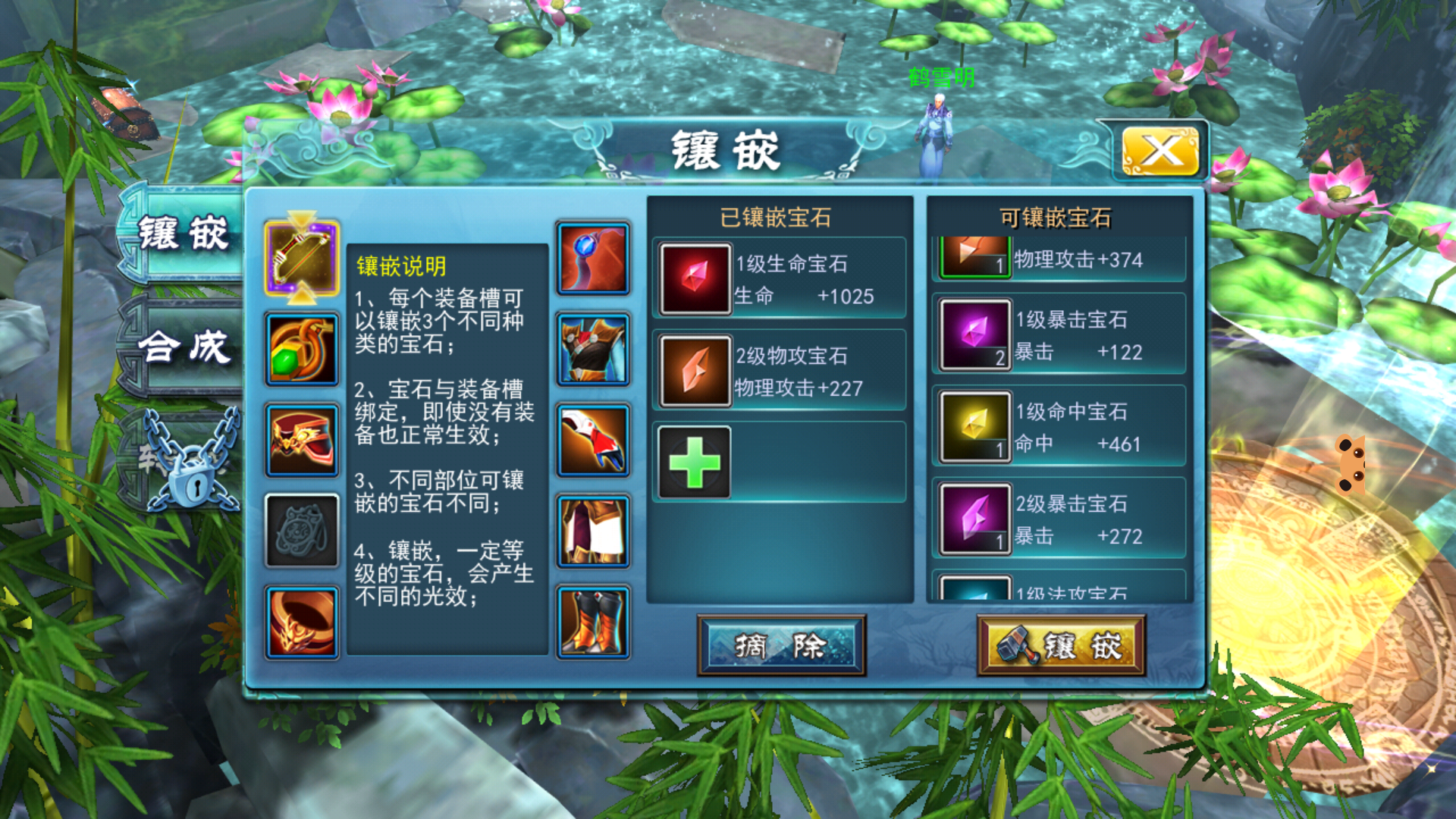This screenshot has height=819, width=1456.
Task: Select the chest armor equipment slot
Action: click(x=593, y=350)
